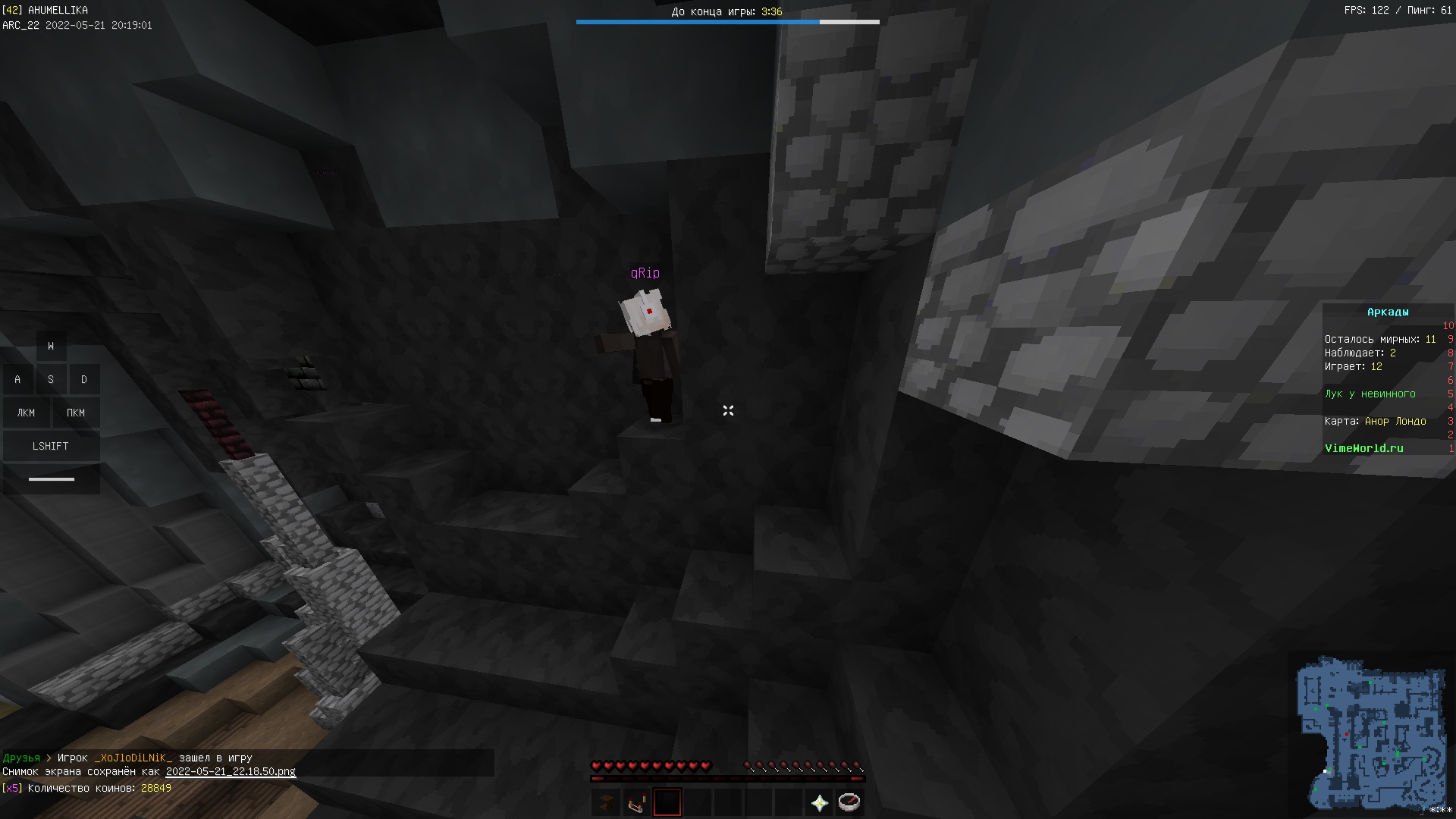Select the slingshot item in the hotbar

click(x=636, y=802)
